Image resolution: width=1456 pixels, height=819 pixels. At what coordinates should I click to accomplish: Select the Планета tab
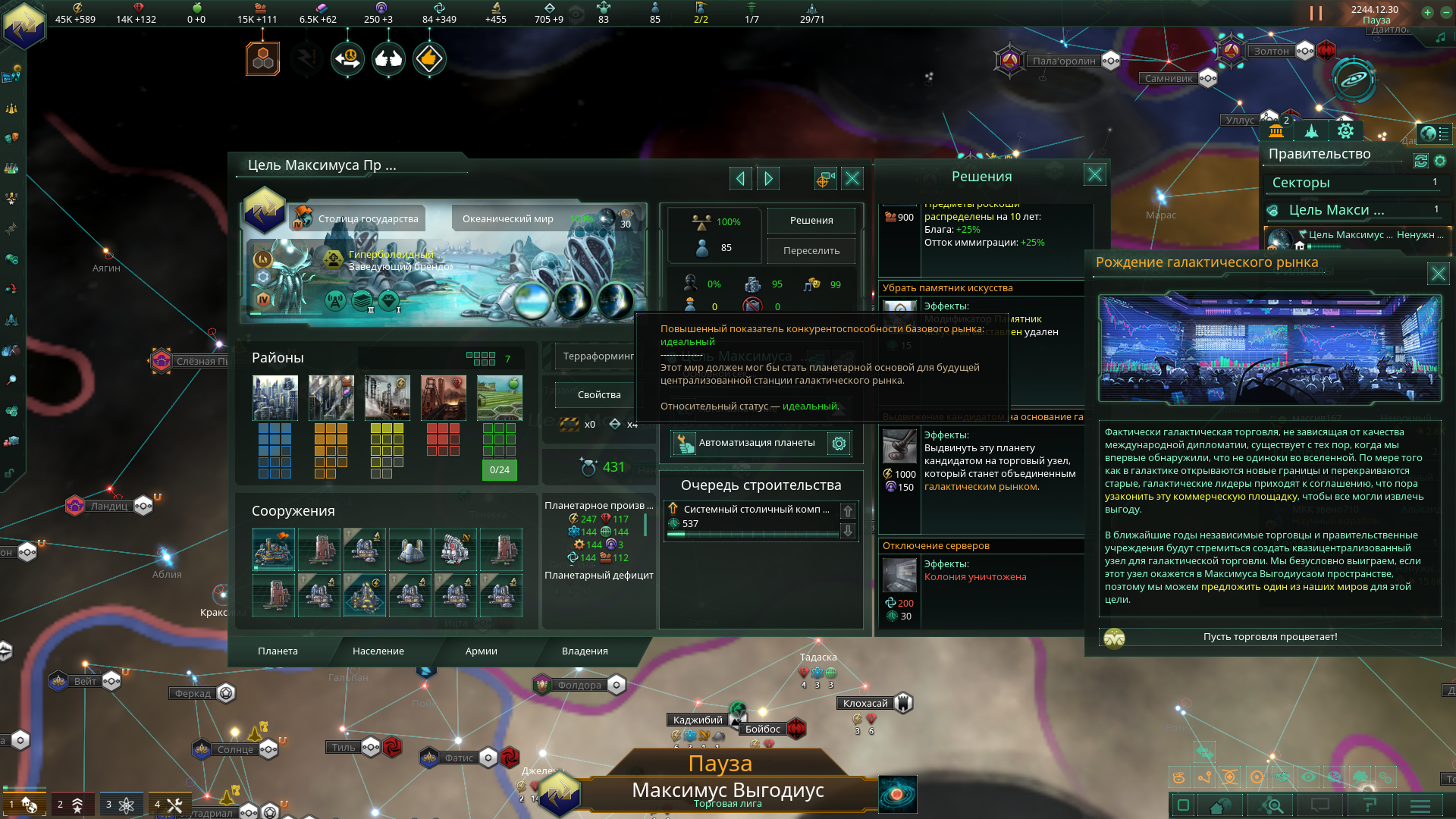point(278,651)
